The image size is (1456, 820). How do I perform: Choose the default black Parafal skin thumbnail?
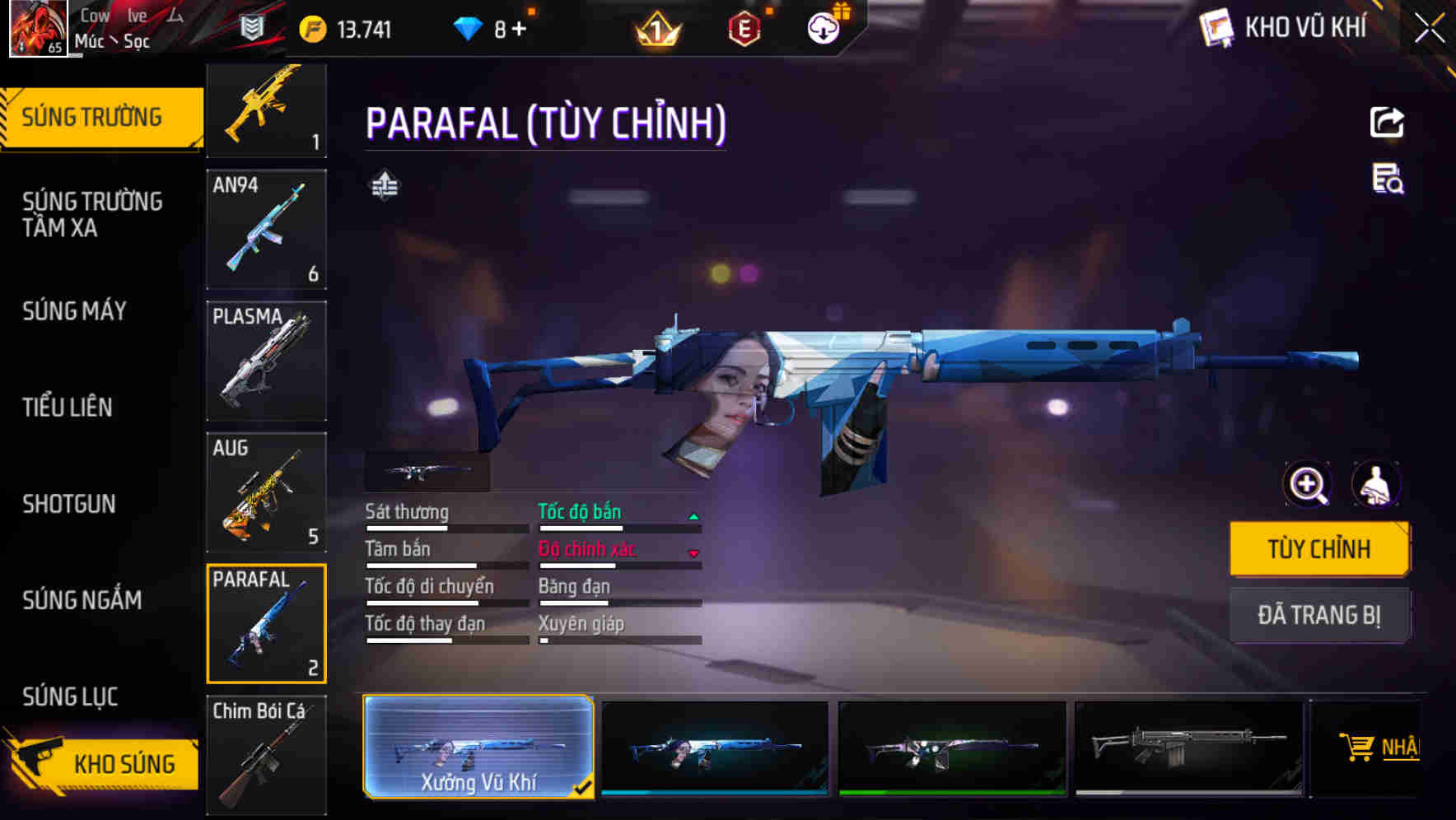pos(1188,748)
